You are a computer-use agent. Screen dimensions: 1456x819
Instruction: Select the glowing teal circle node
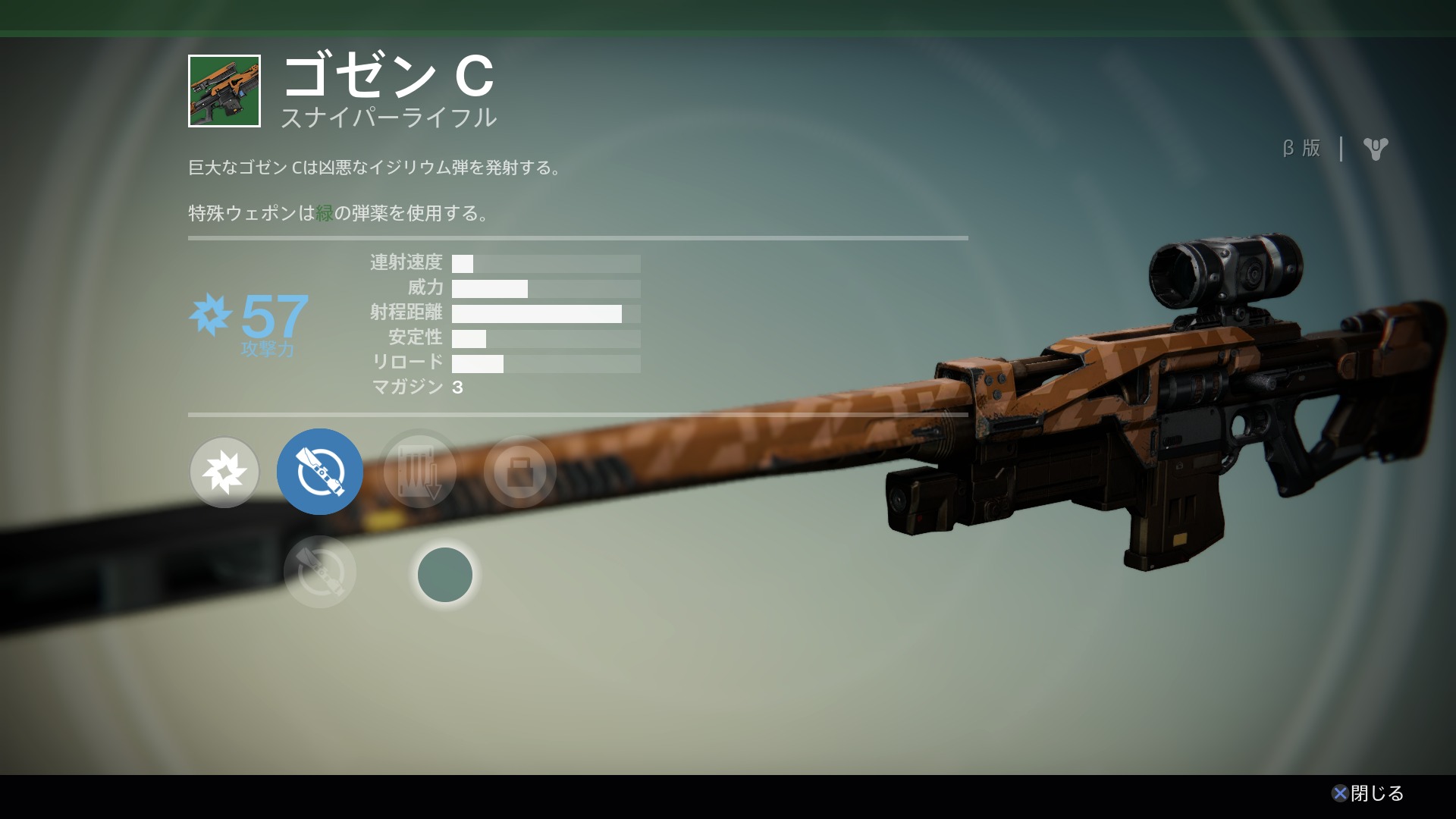445,575
